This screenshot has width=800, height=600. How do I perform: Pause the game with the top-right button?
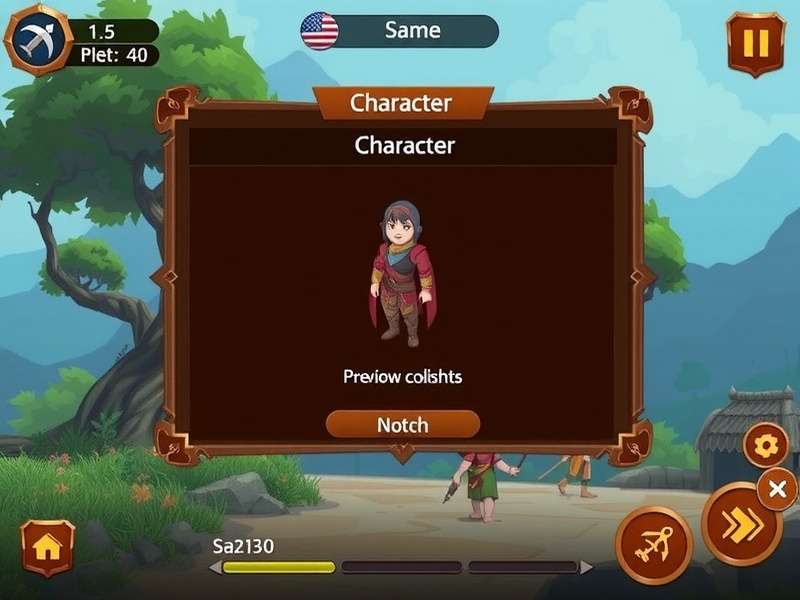pos(756,44)
